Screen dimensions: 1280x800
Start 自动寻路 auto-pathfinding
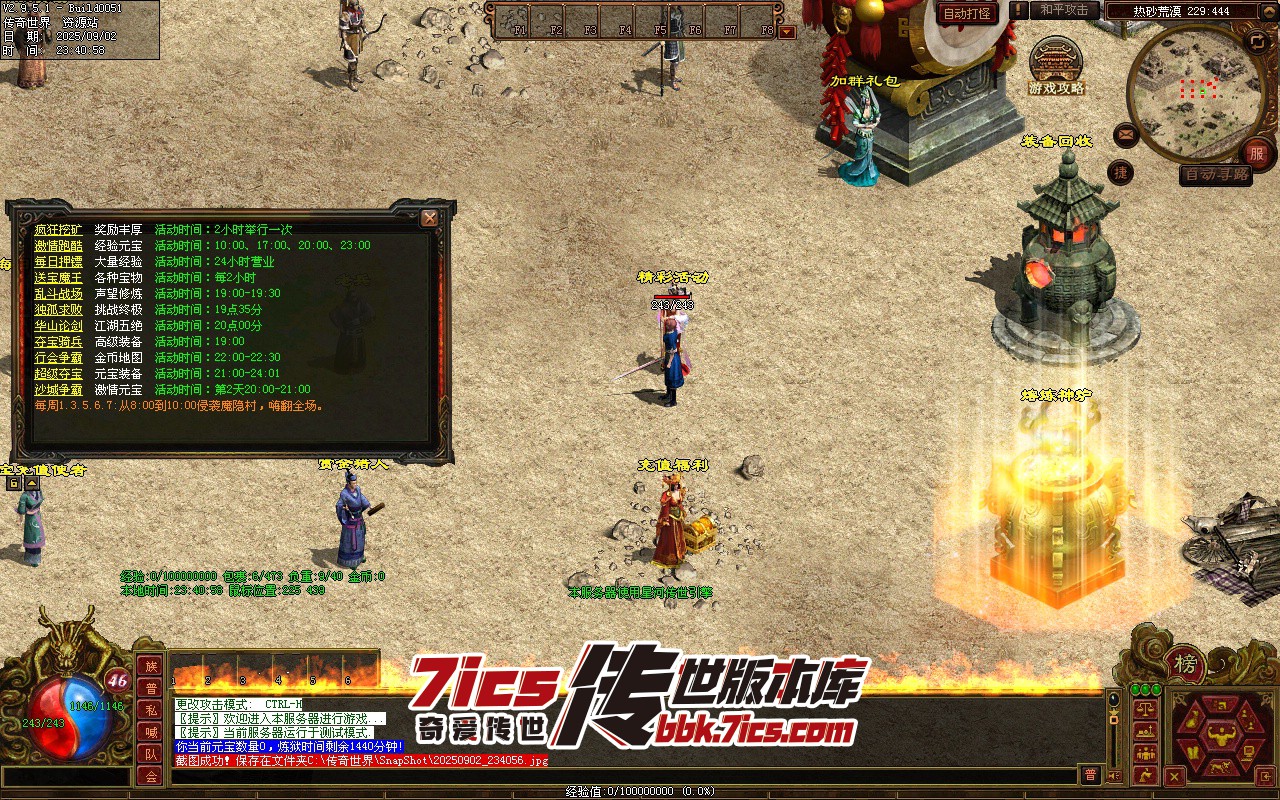(1216, 174)
